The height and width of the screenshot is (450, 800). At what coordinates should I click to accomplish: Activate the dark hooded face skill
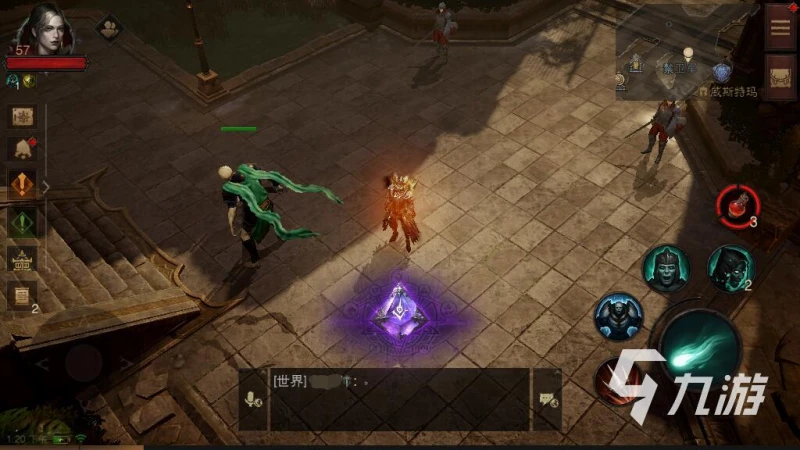click(730, 267)
